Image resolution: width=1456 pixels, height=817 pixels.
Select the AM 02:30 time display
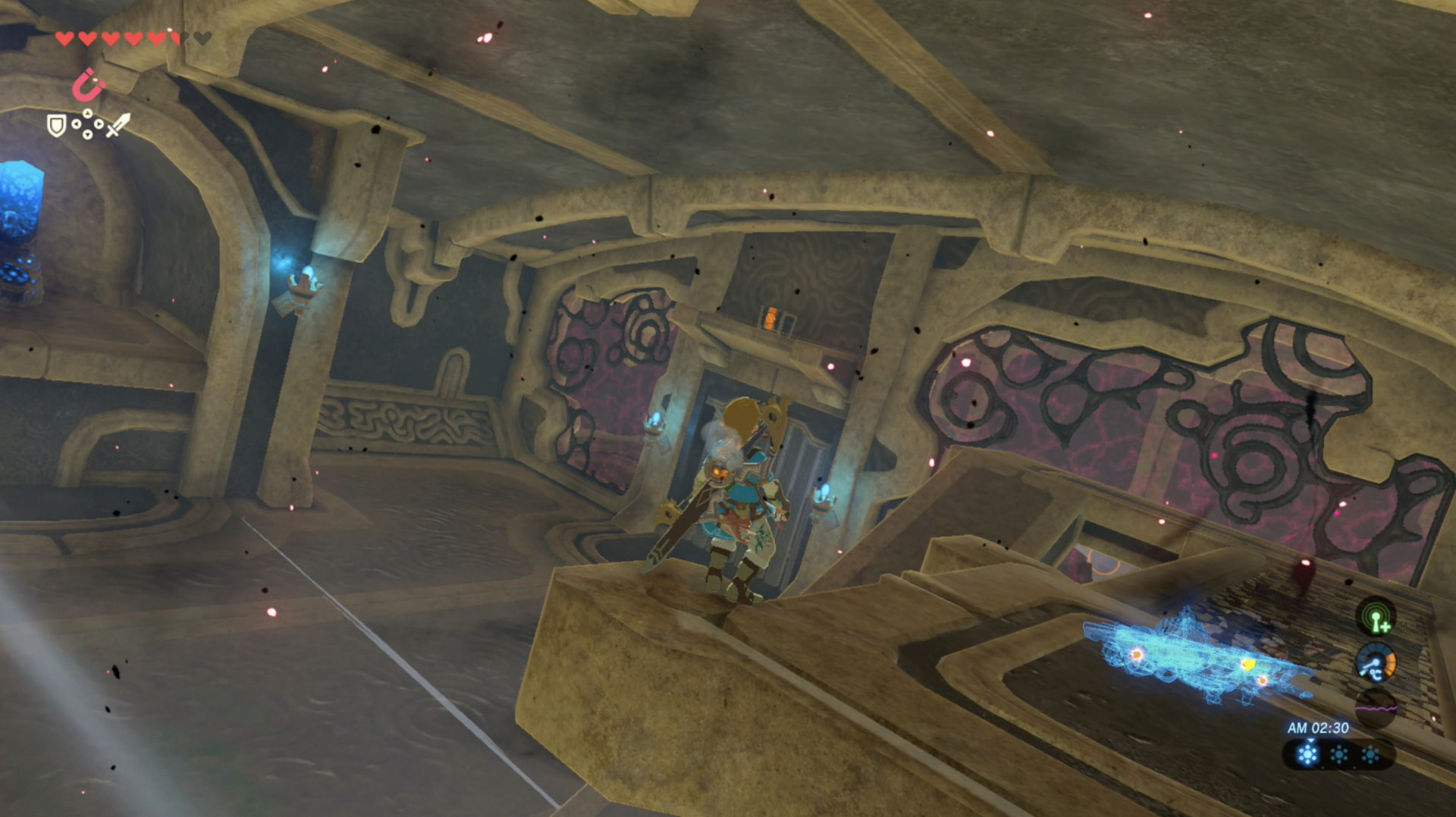pos(1318,728)
